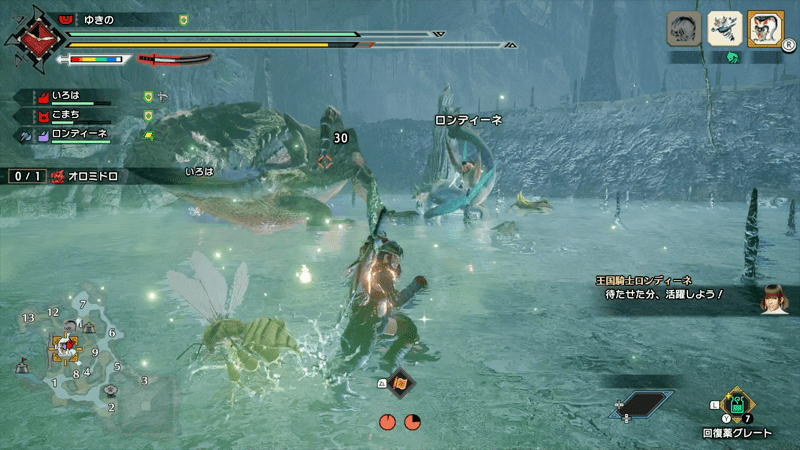Select the 回復薬グレート item icon

737,406
